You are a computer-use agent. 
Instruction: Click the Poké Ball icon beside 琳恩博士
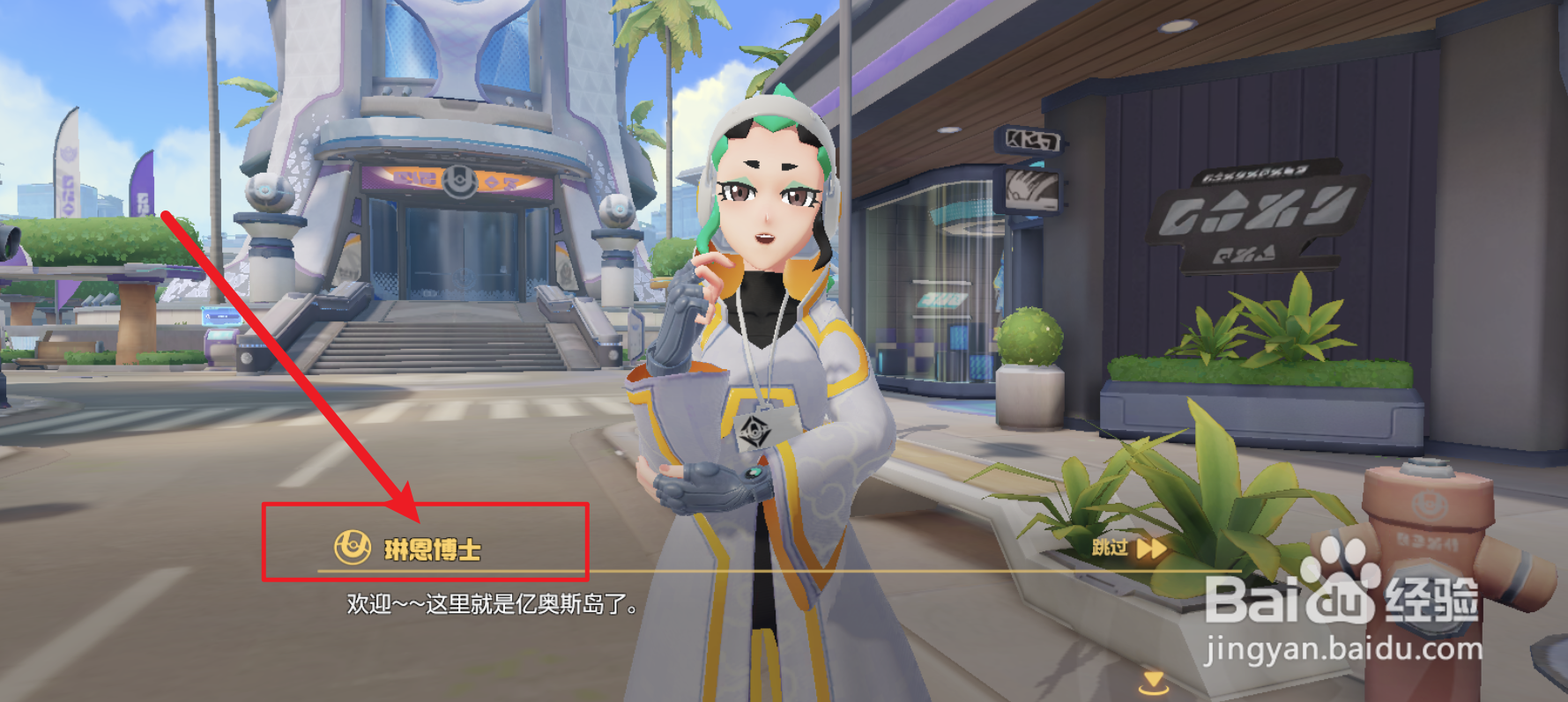(351, 546)
